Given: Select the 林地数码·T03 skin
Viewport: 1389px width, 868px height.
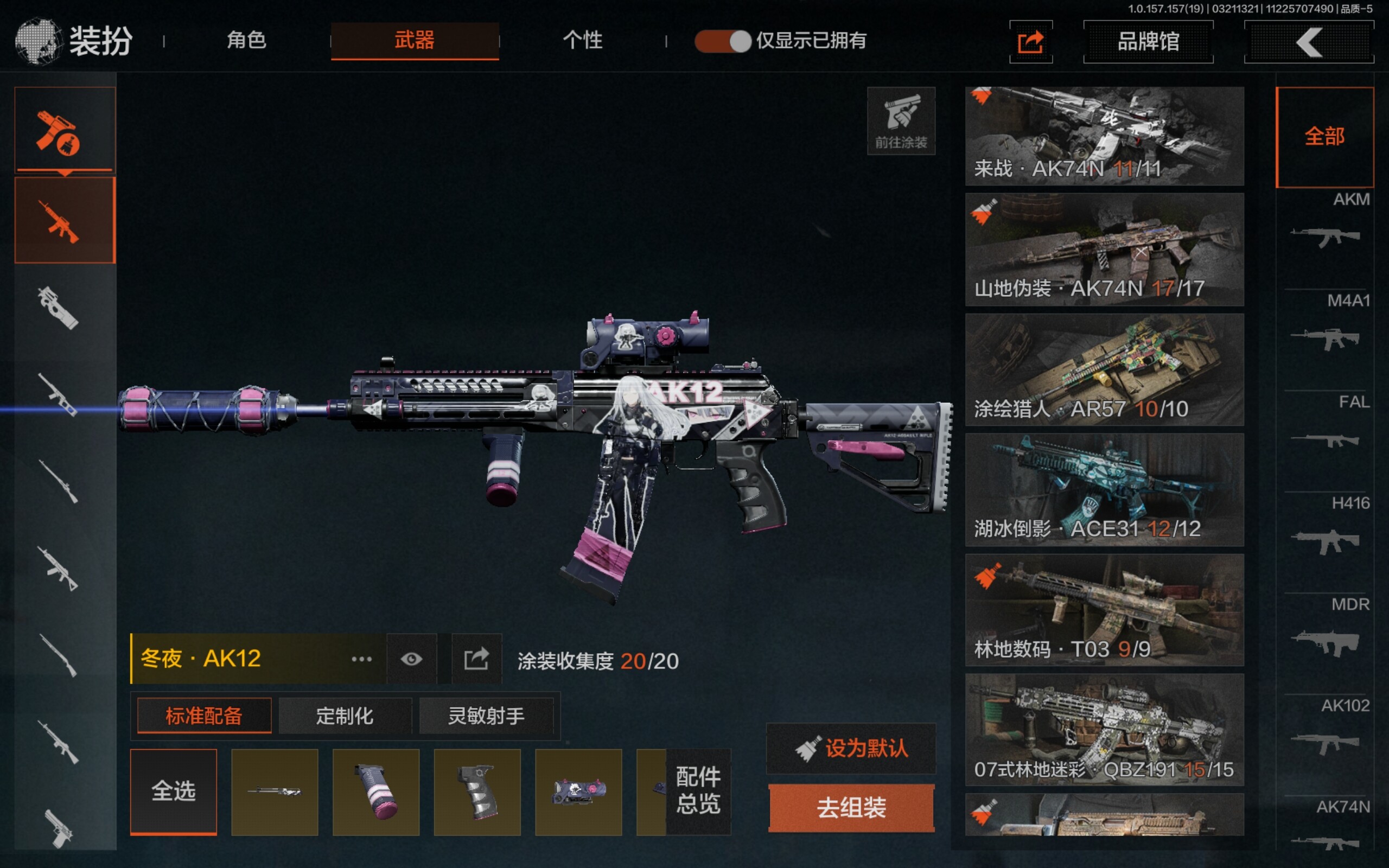Looking at the screenshot, I should [1104, 610].
